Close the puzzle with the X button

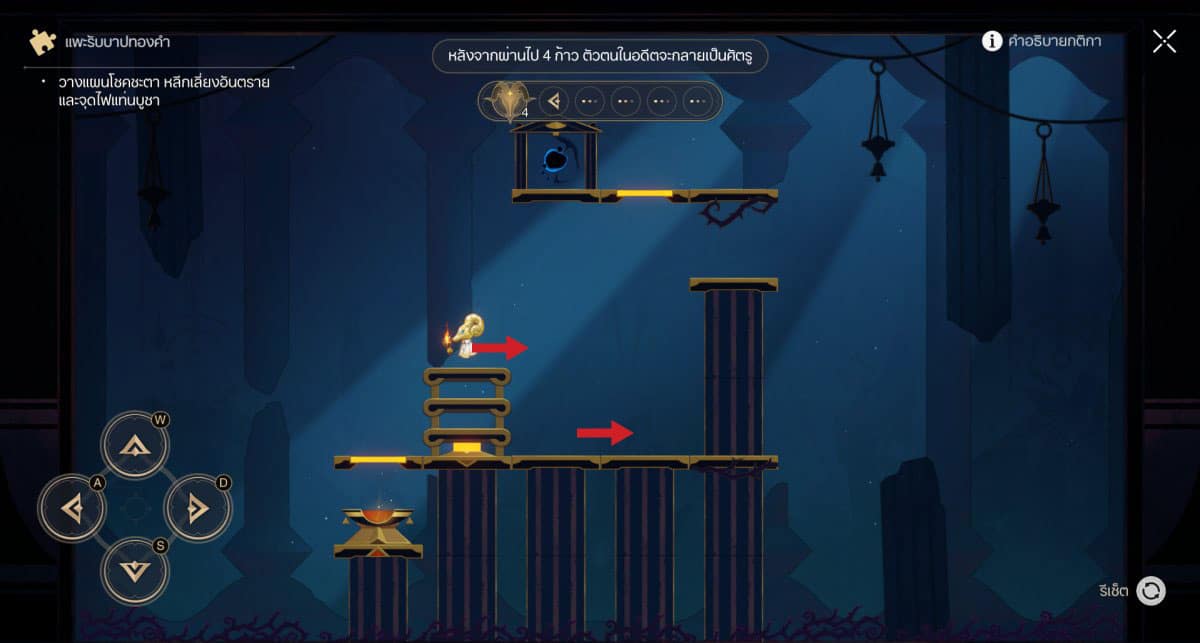pyautogui.click(x=1164, y=41)
